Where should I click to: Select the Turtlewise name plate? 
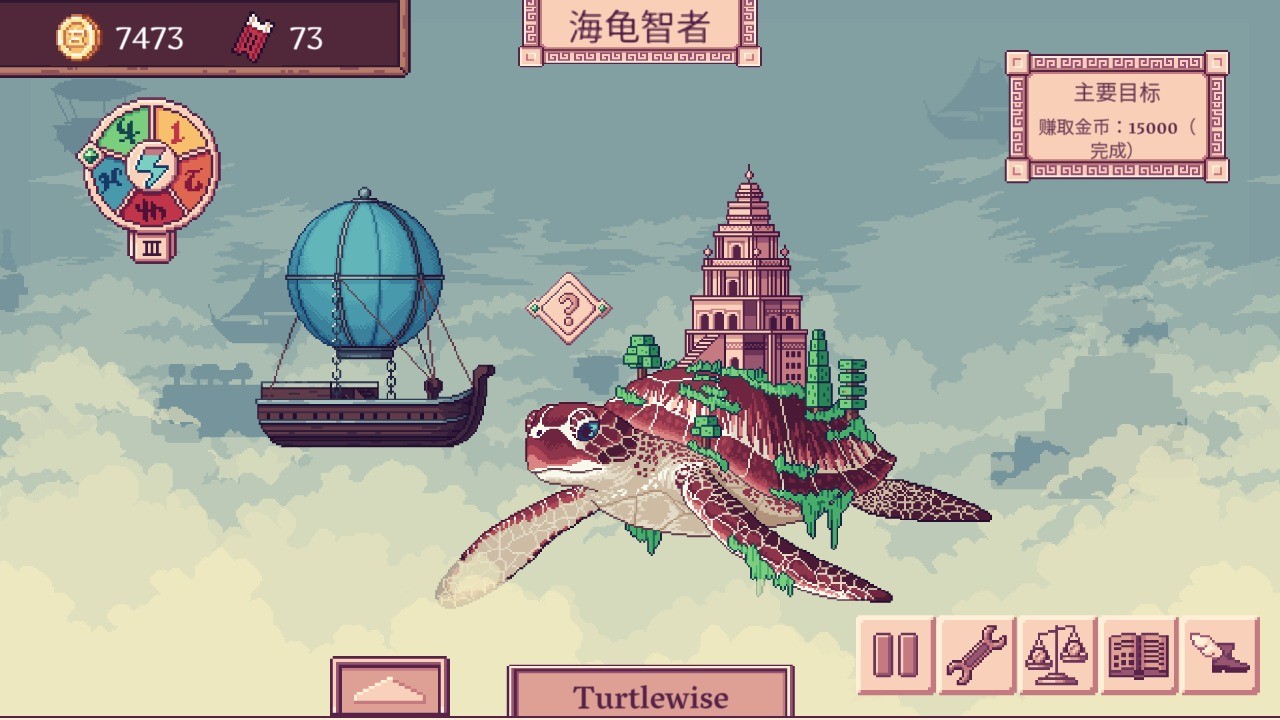[x=650, y=695]
